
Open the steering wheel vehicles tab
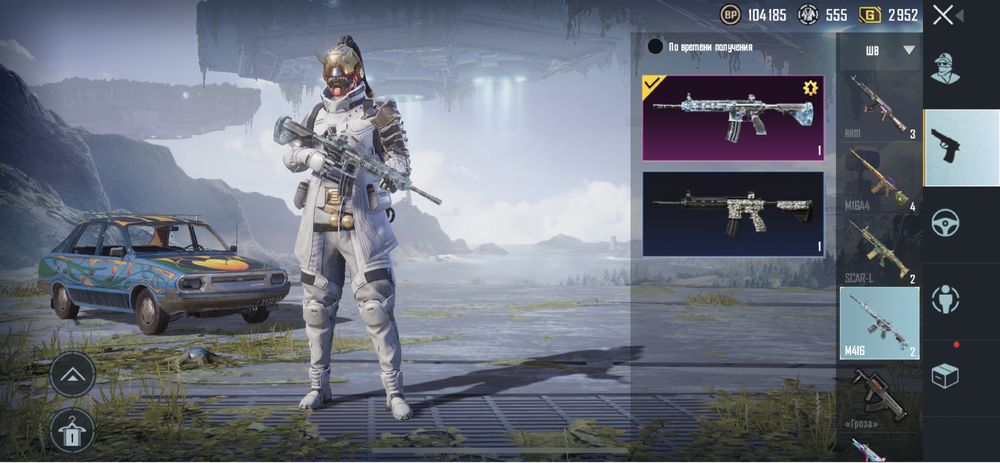pyautogui.click(x=945, y=223)
